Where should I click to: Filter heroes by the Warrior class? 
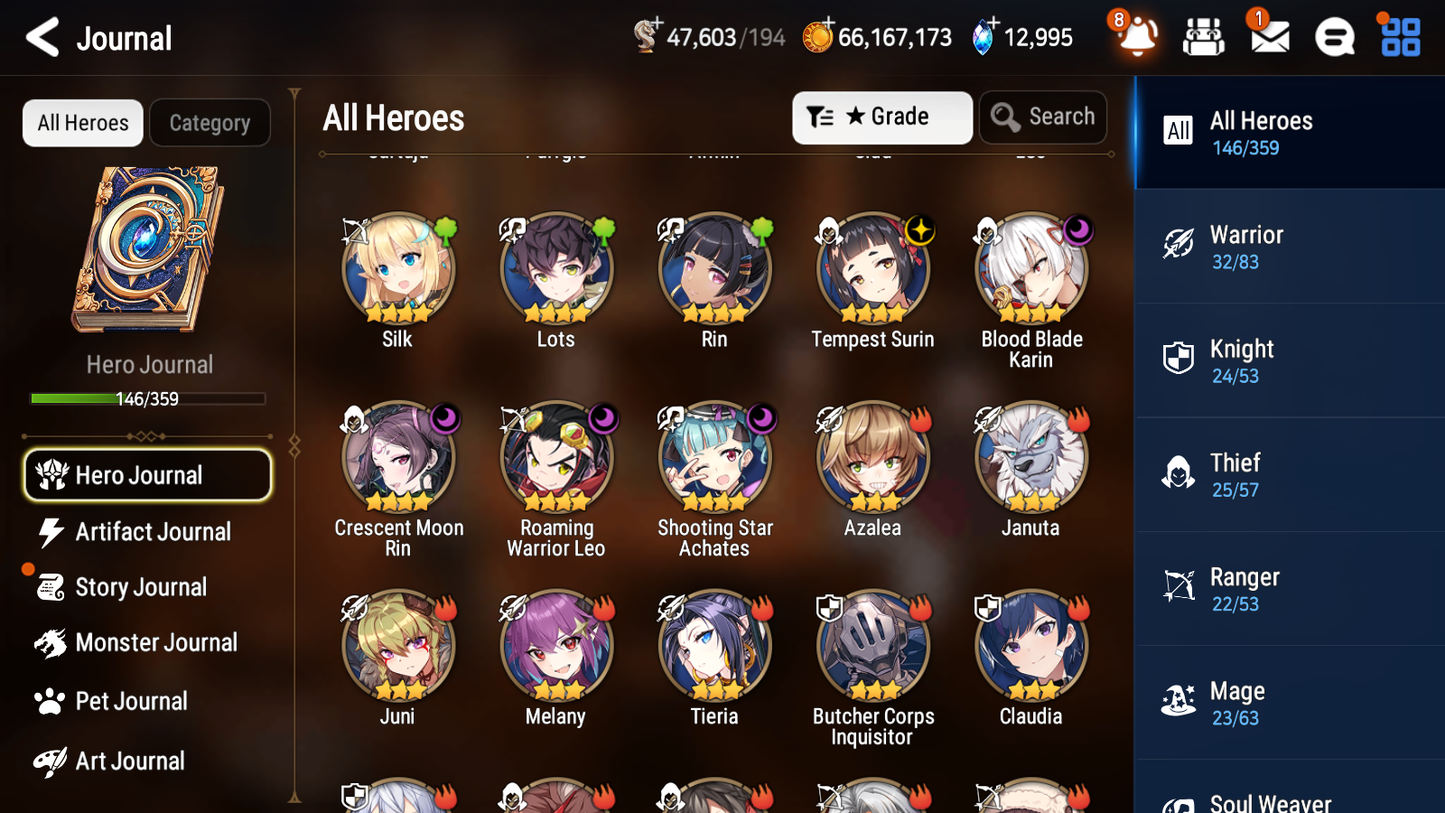point(1288,246)
